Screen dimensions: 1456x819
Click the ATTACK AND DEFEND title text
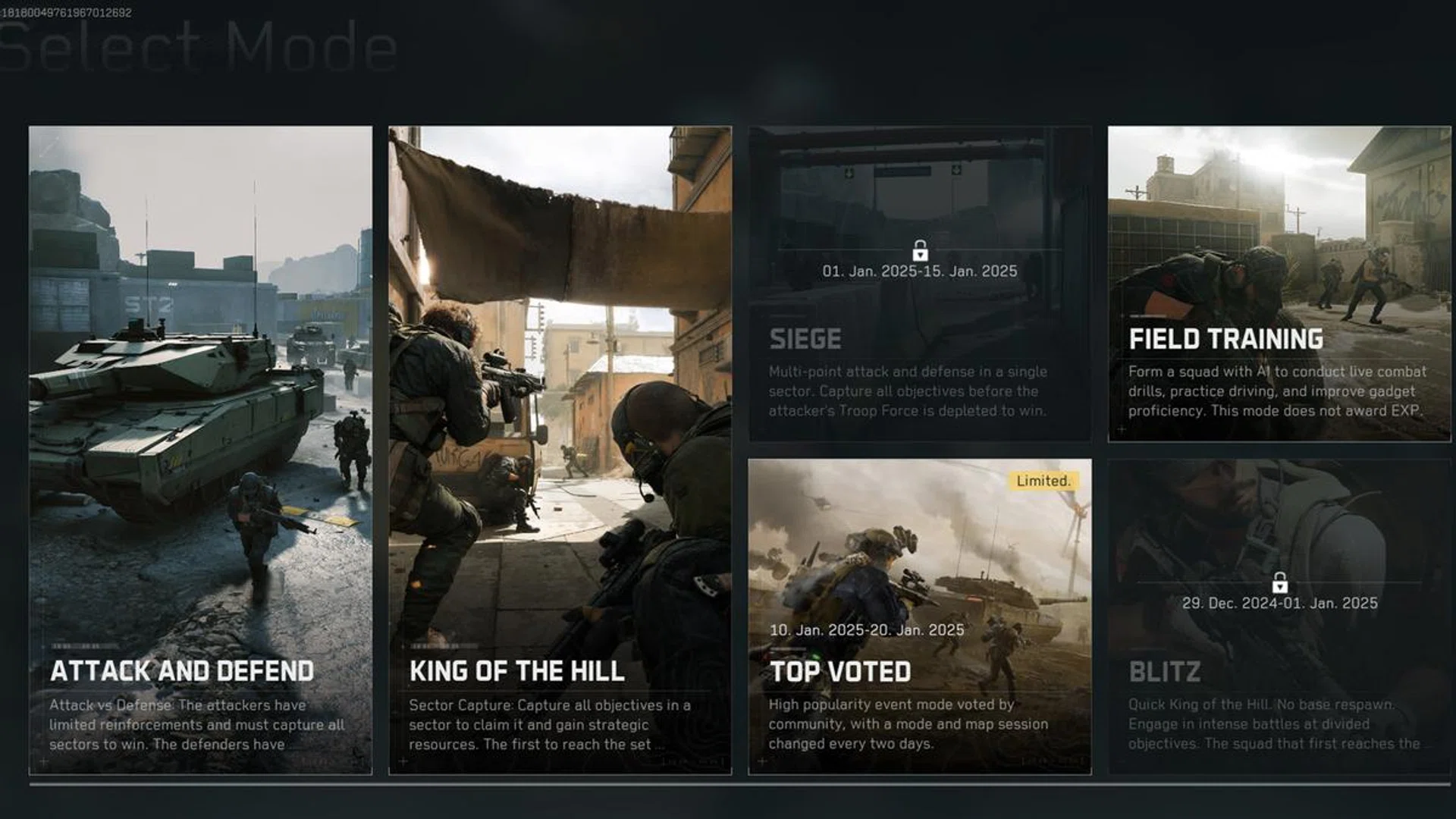pyautogui.click(x=183, y=670)
